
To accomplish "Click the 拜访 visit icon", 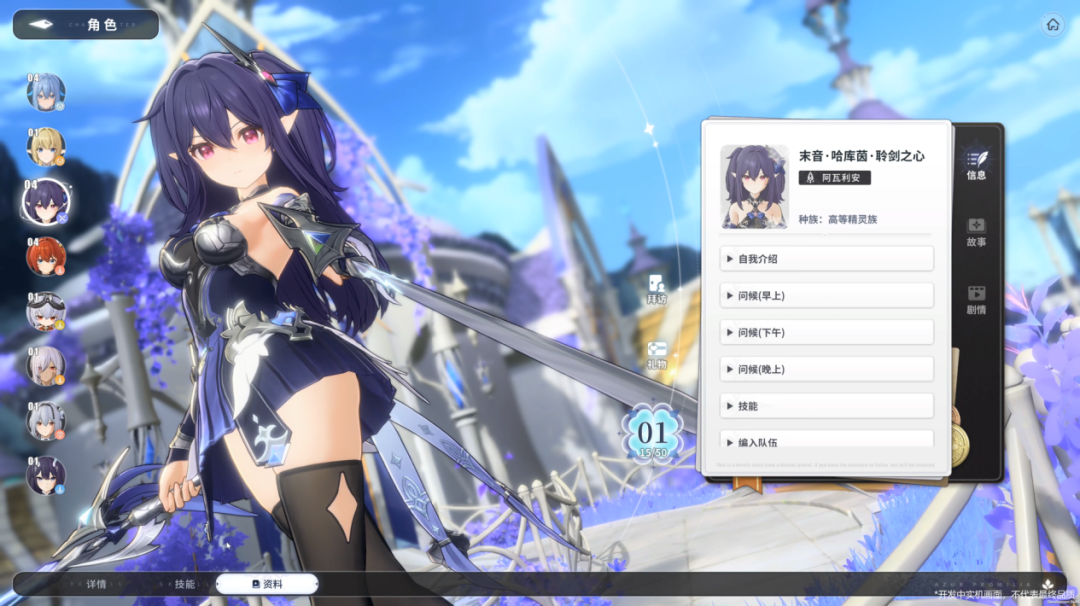I will (656, 290).
